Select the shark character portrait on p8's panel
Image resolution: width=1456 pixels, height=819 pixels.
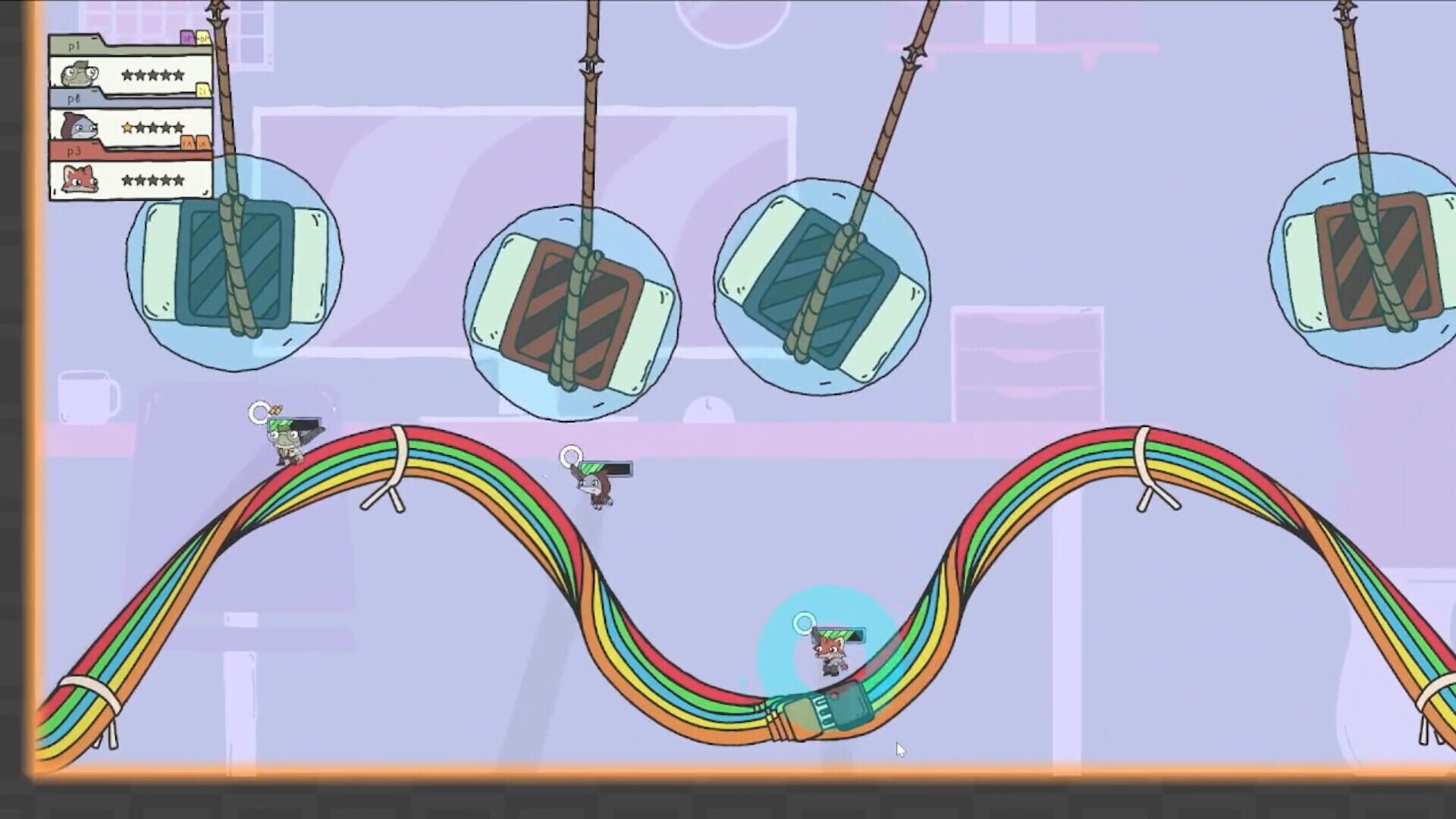click(x=79, y=126)
